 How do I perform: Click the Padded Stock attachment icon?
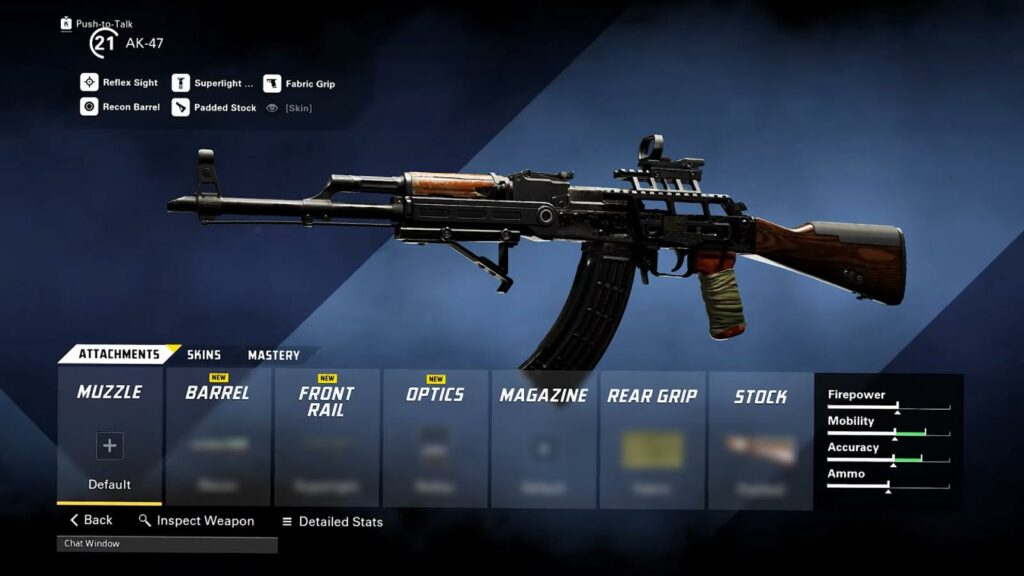coord(180,107)
